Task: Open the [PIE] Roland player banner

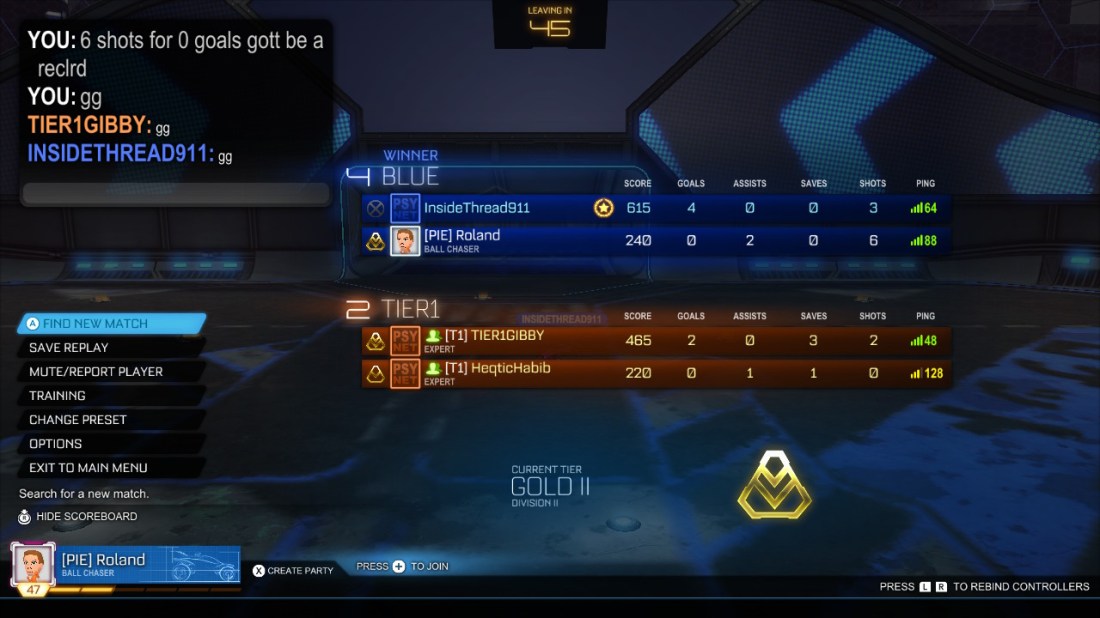Action: pos(125,565)
